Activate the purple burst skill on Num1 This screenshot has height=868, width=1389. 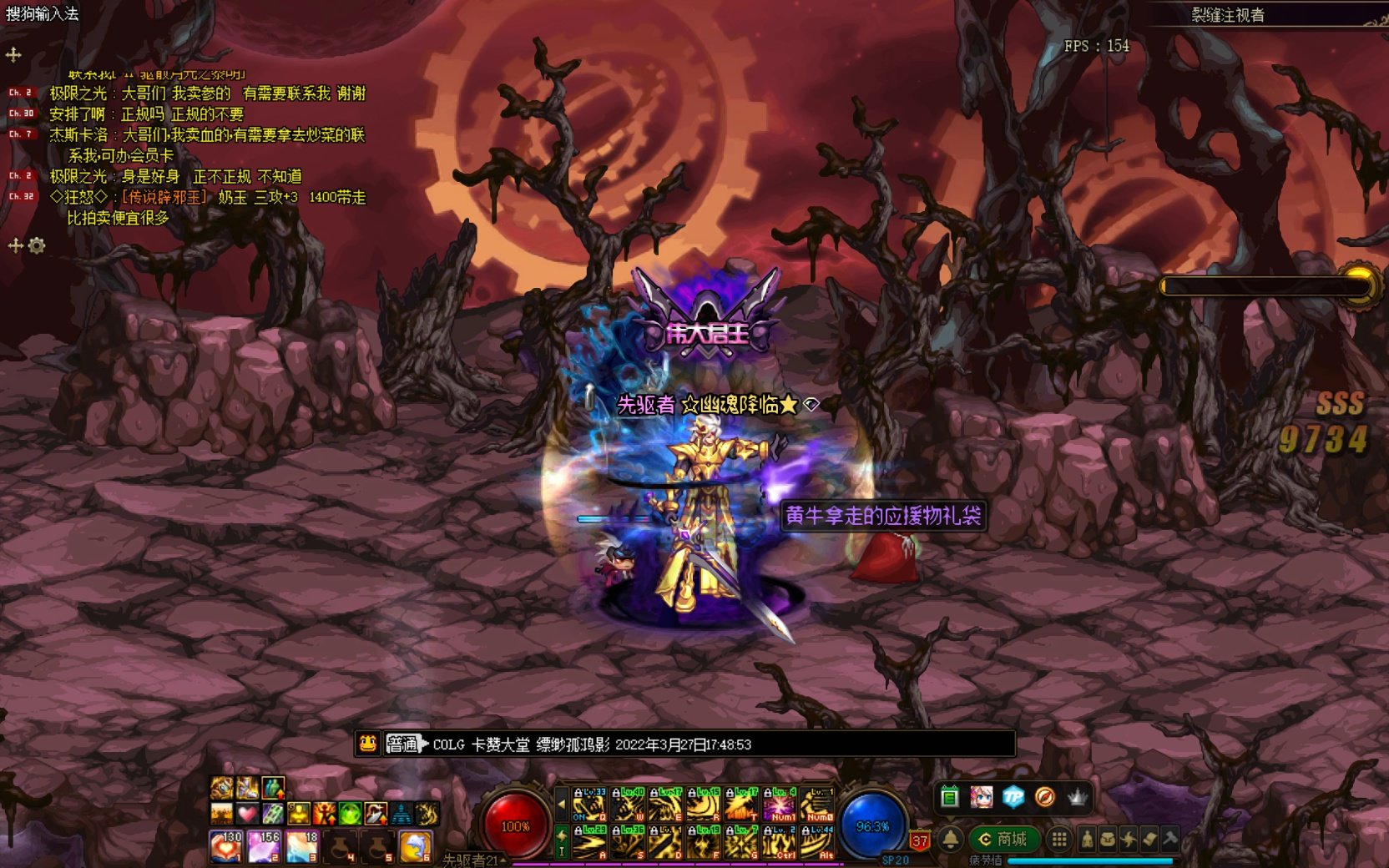click(x=779, y=805)
